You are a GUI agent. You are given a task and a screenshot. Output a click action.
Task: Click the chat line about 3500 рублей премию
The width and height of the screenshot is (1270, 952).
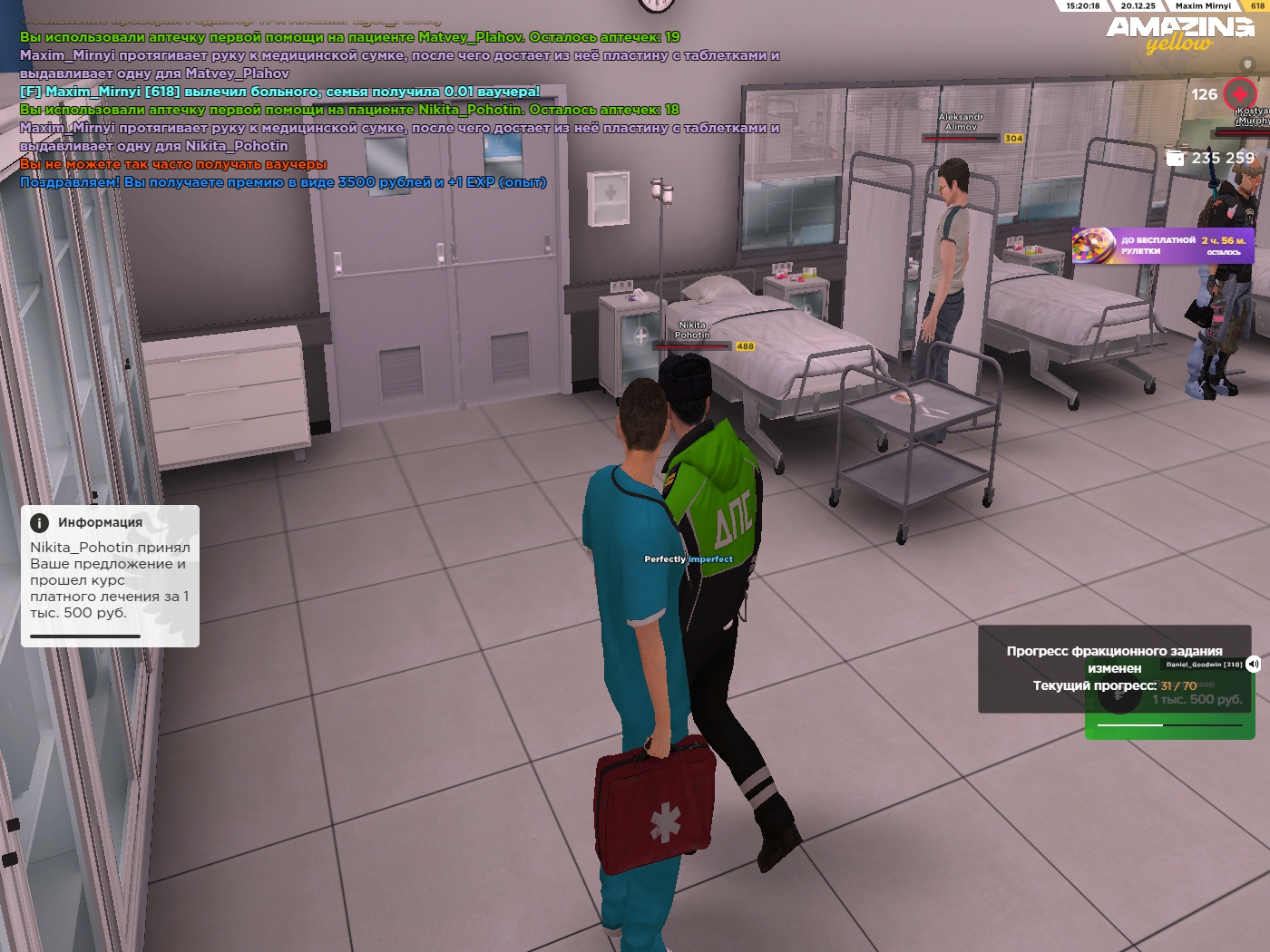(x=283, y=182)
